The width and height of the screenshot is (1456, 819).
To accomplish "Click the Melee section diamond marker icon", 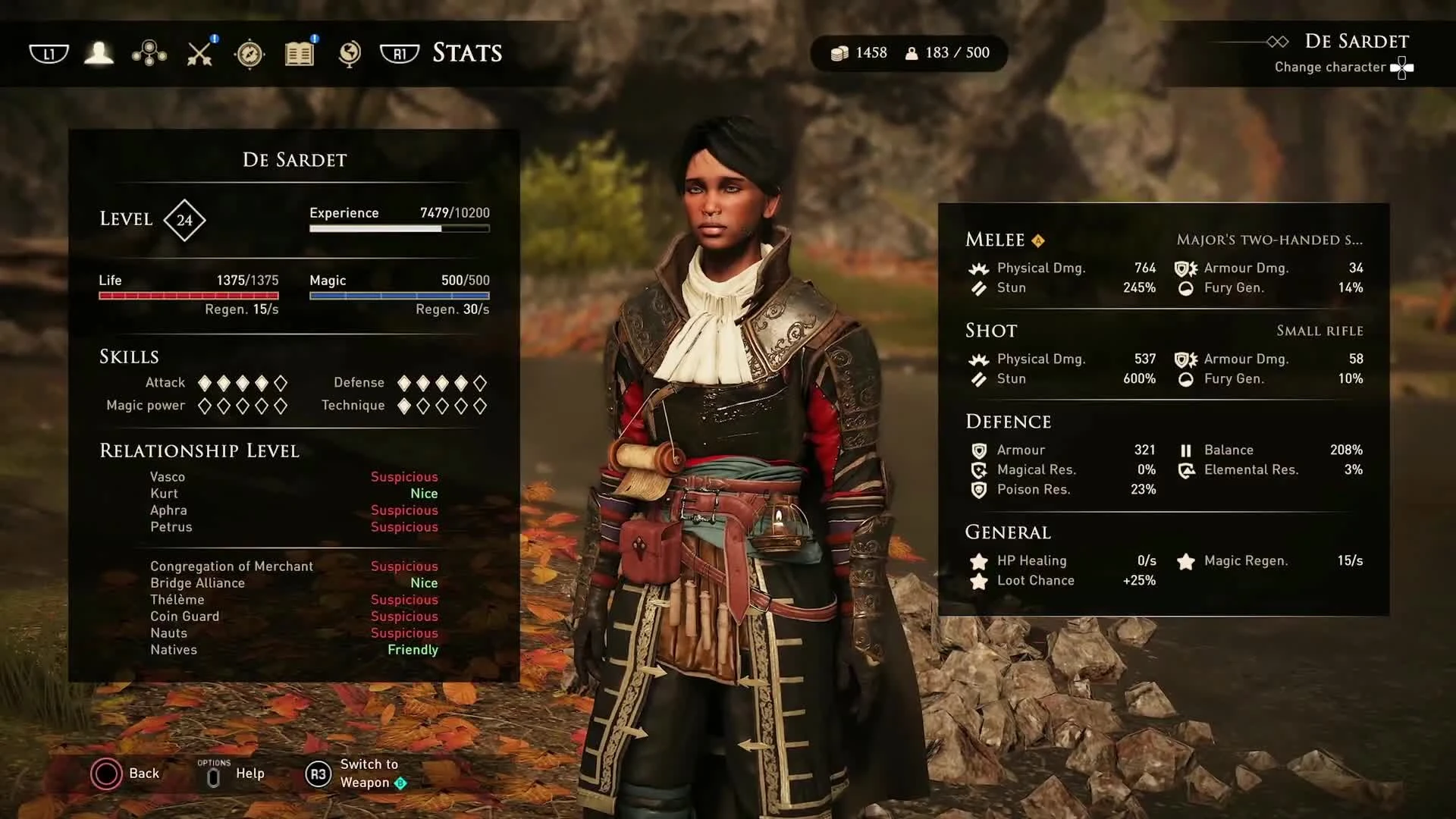I will point(1037,240).
